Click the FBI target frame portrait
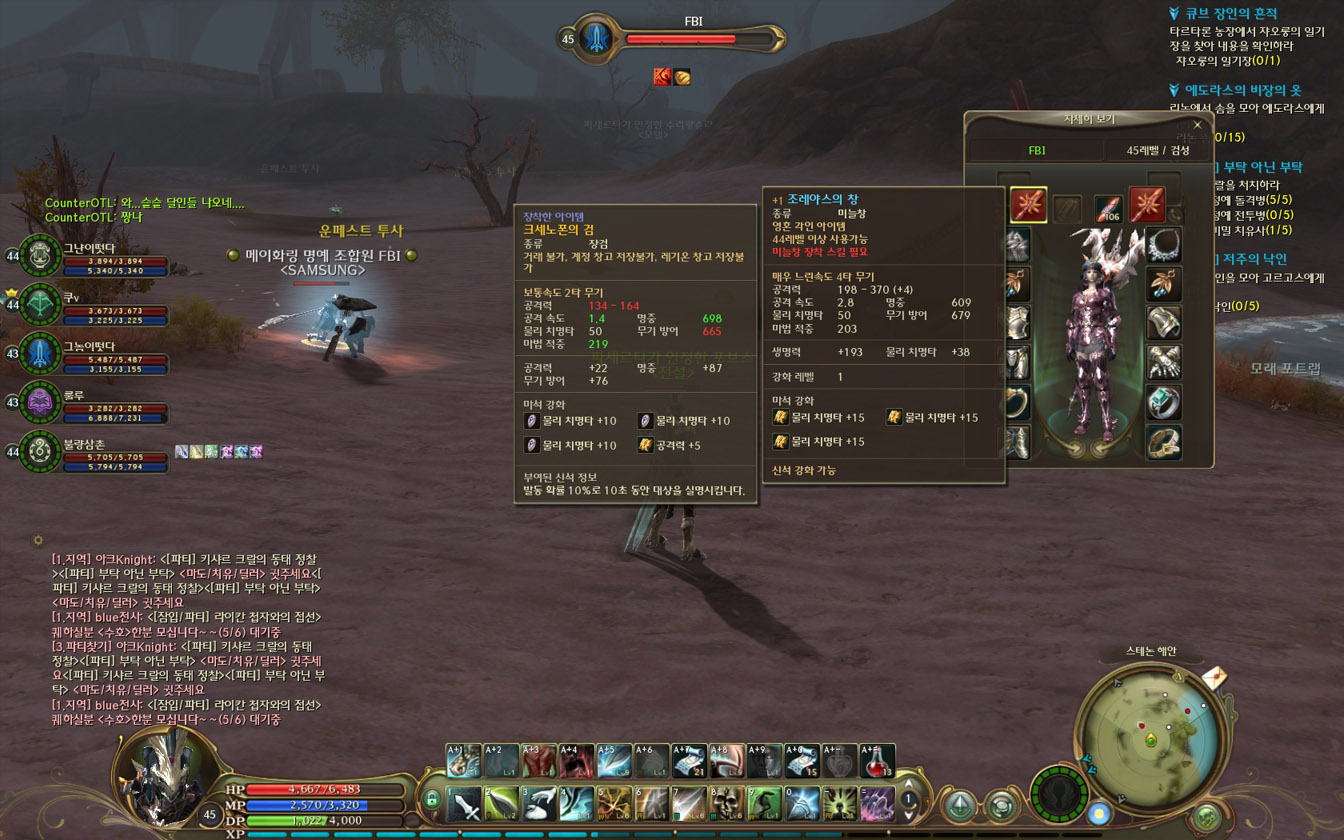This screenshot has width=1344, height=840. coord(595,39)
